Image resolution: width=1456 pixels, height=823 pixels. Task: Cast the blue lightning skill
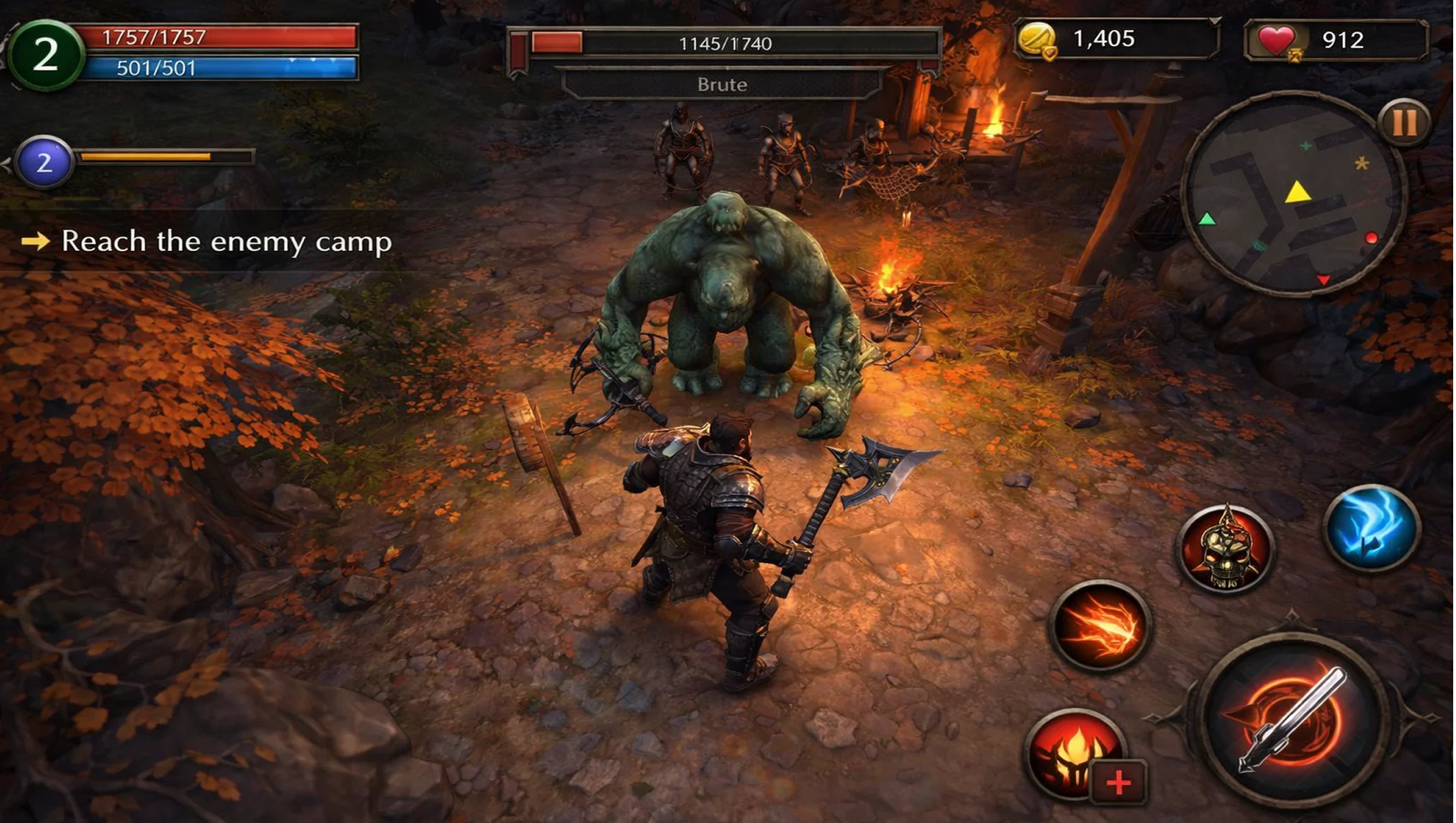[x=1370, y=527]
